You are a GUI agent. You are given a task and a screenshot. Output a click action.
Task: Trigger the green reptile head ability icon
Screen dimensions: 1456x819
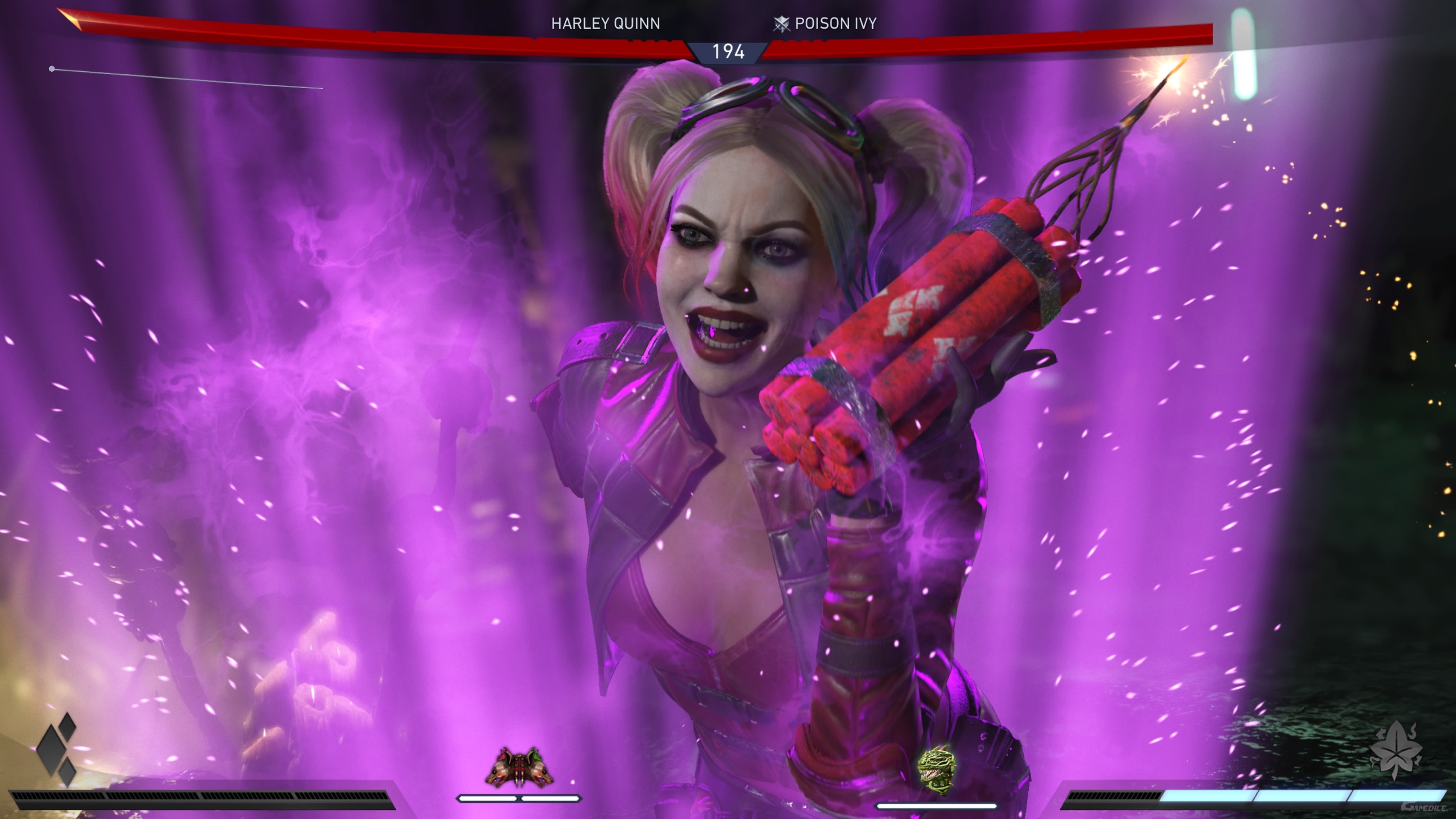tap(936, 771)
